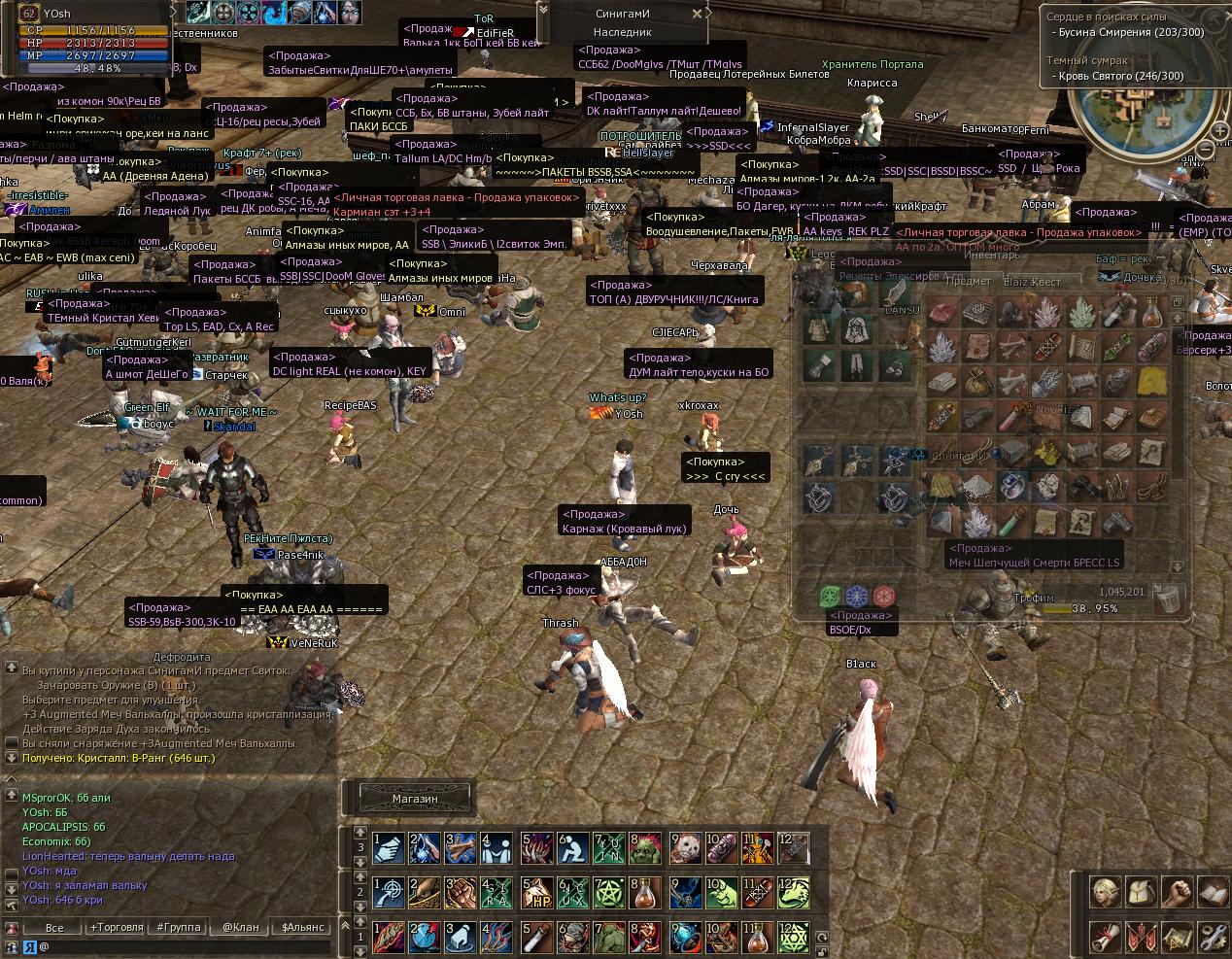Click the circular minimap
The image size is (1232, 959).
point(1153,109)
